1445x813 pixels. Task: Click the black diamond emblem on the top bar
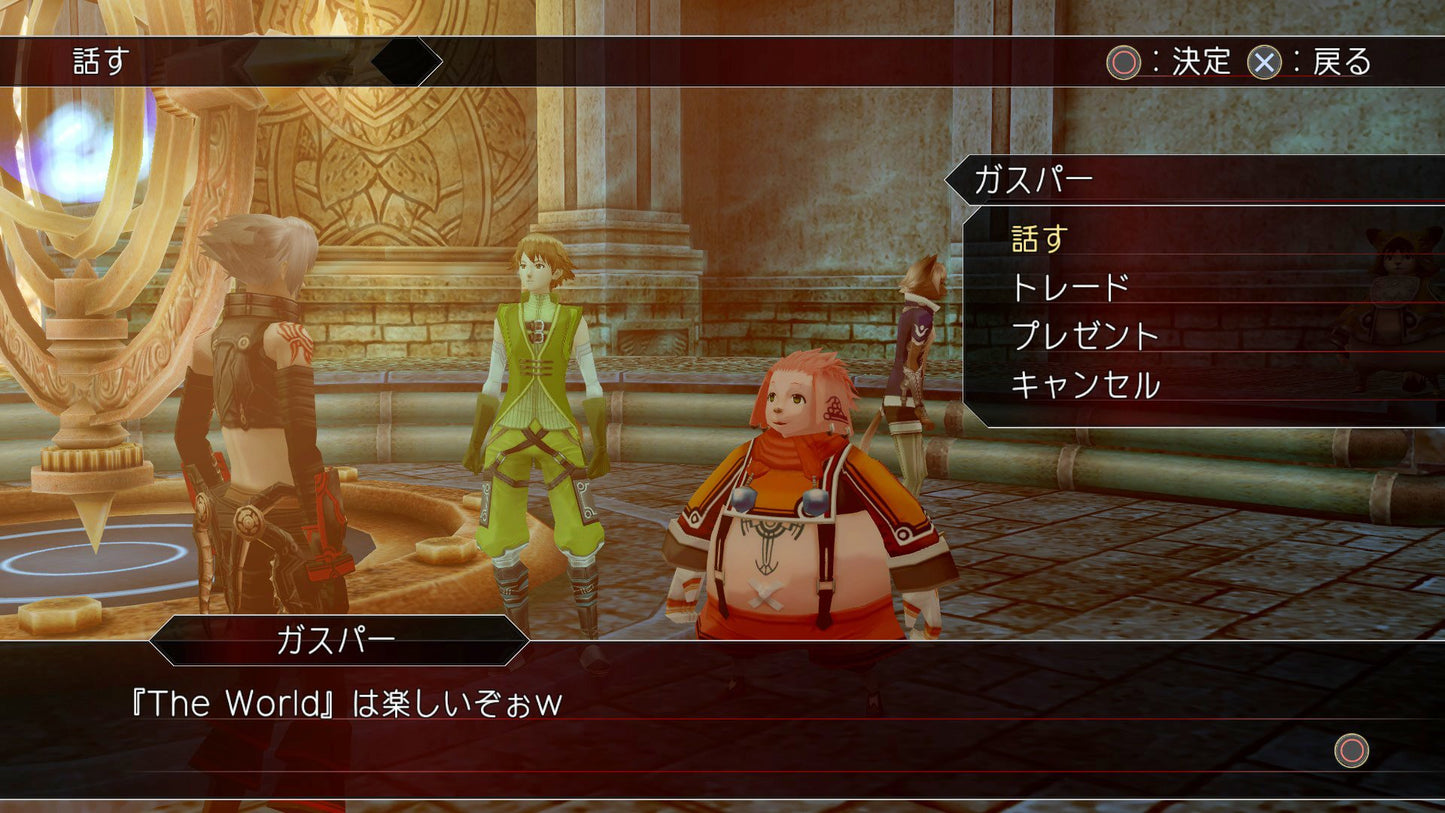(404, 60)
